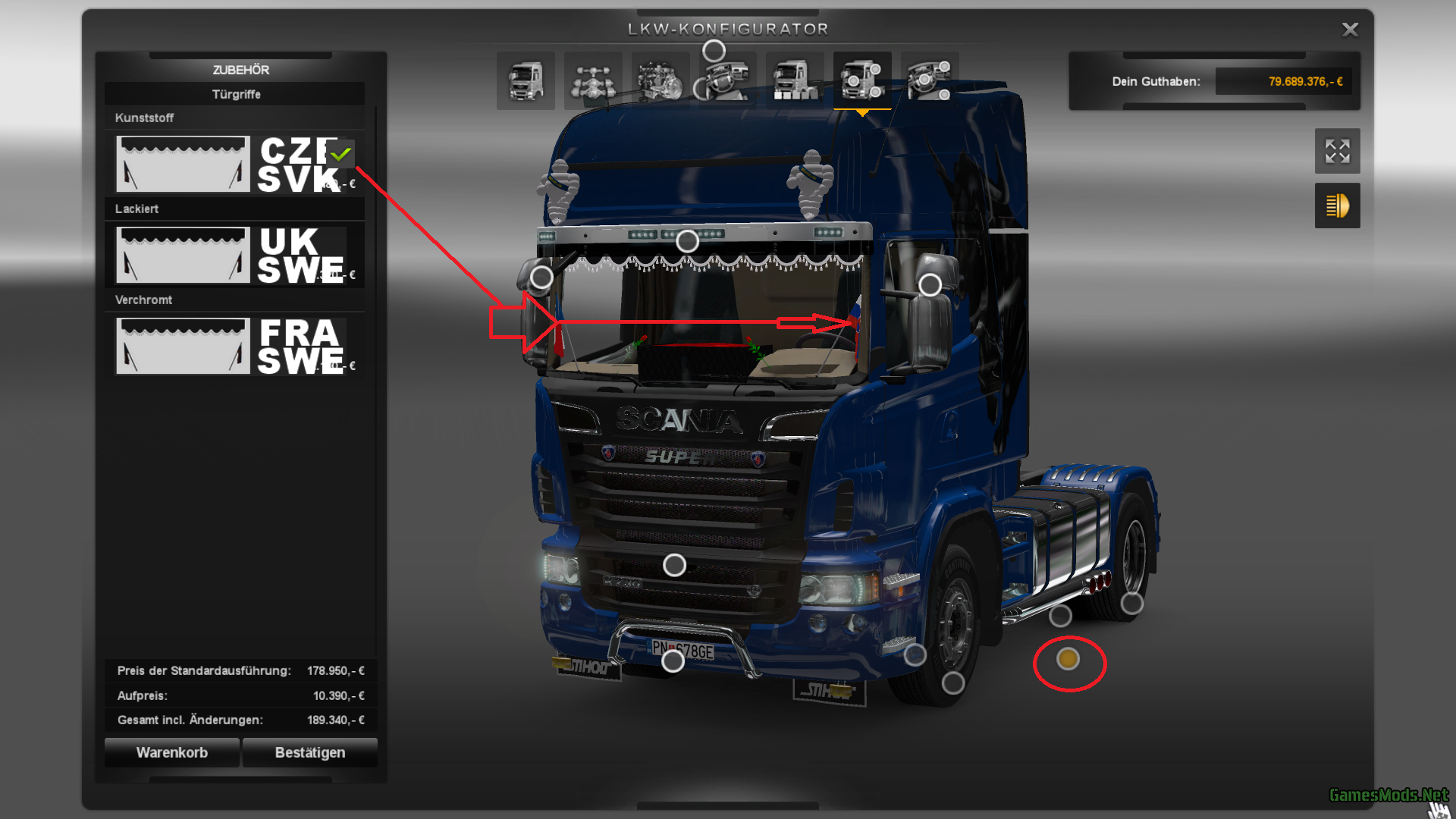Select the cabin category icon
Image resolution: width=1456 pixels, height=819 pixels.
[526, 80]
